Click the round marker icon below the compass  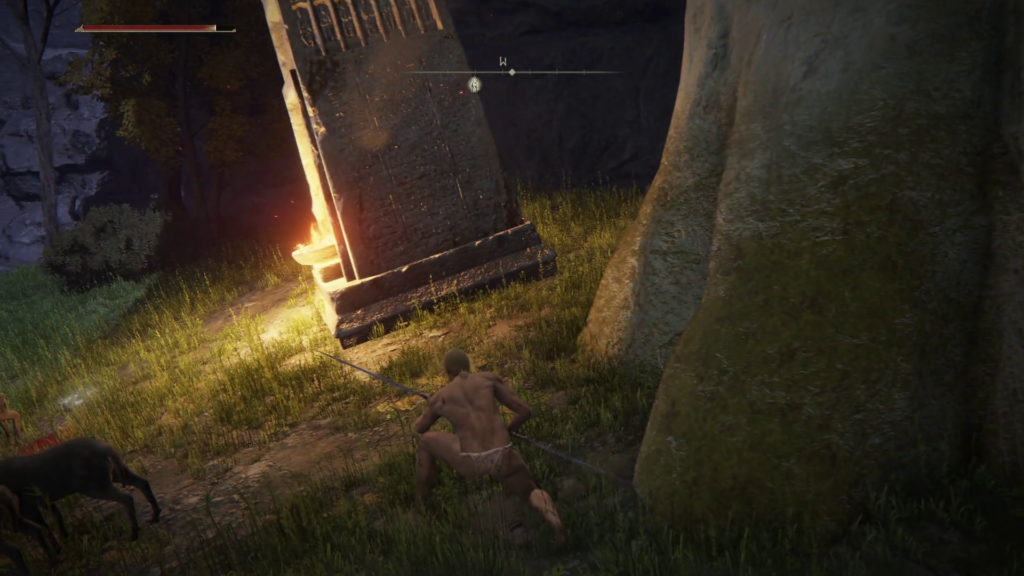coord(475,85)
